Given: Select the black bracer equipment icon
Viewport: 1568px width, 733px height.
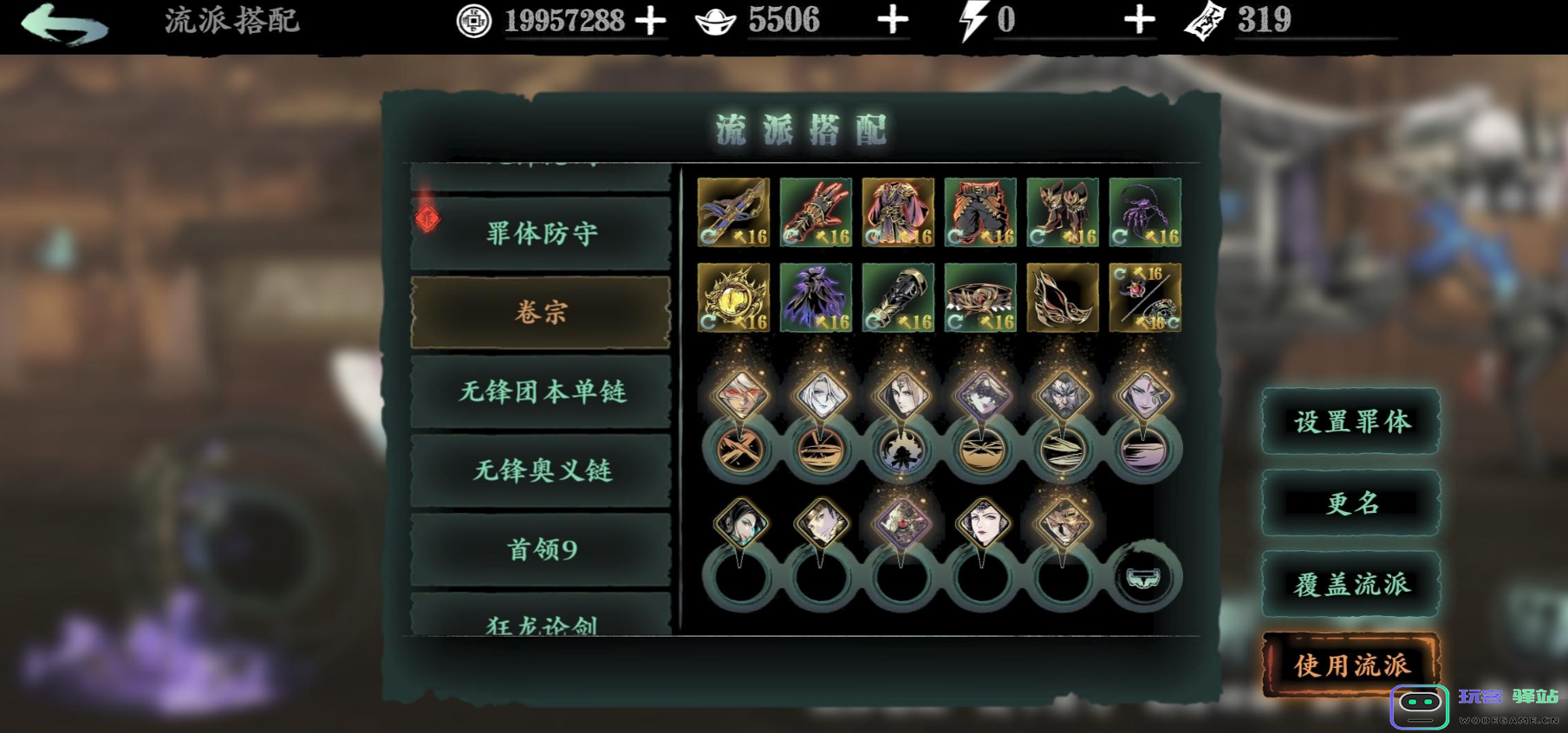Looking at the screenshot, I should (896, 297).
